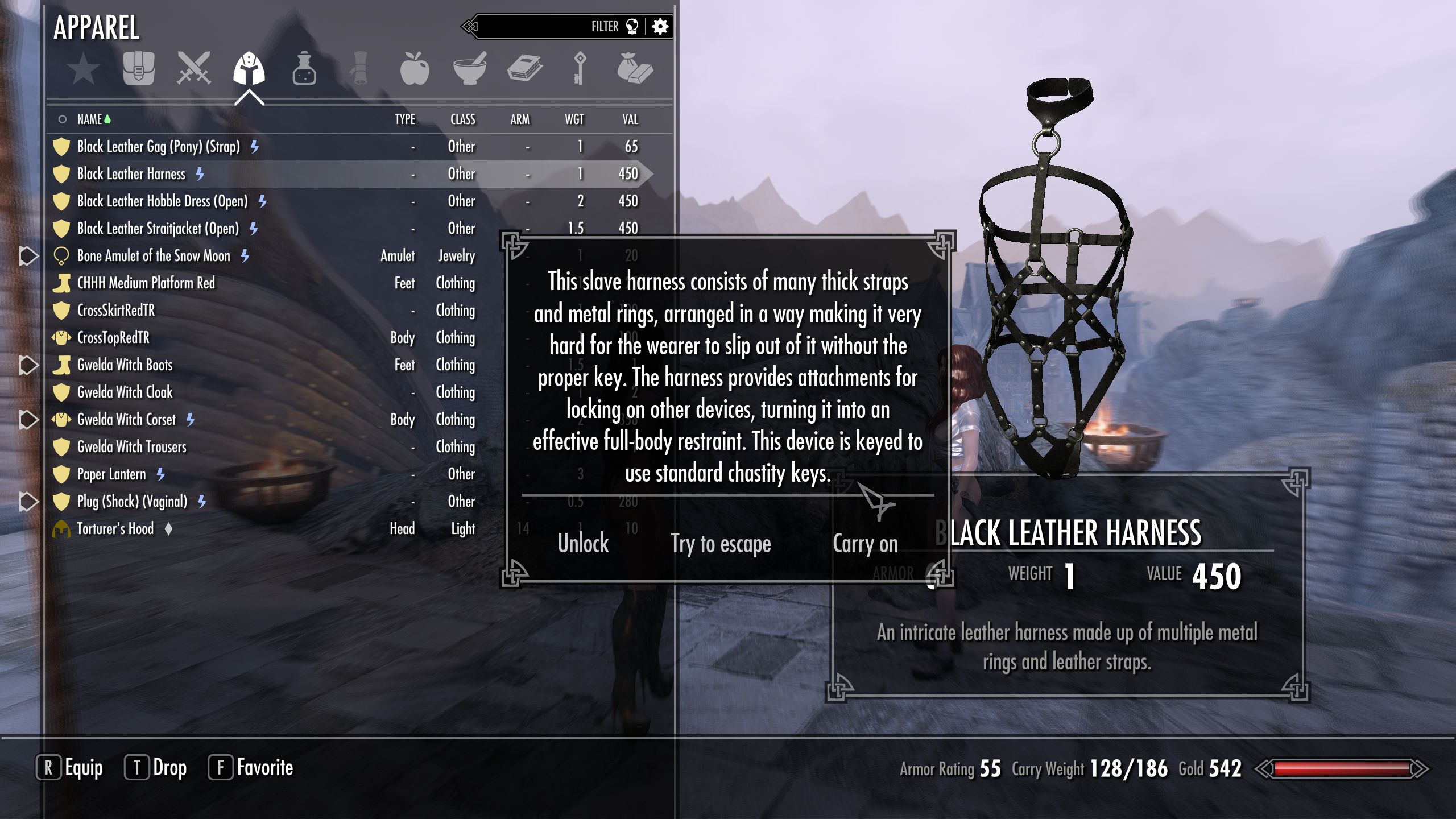Viewport: 1456px width, 819px height.
Task: Select Black Leather Gag (Pony) (Strap)
Action: coord(159,147)
